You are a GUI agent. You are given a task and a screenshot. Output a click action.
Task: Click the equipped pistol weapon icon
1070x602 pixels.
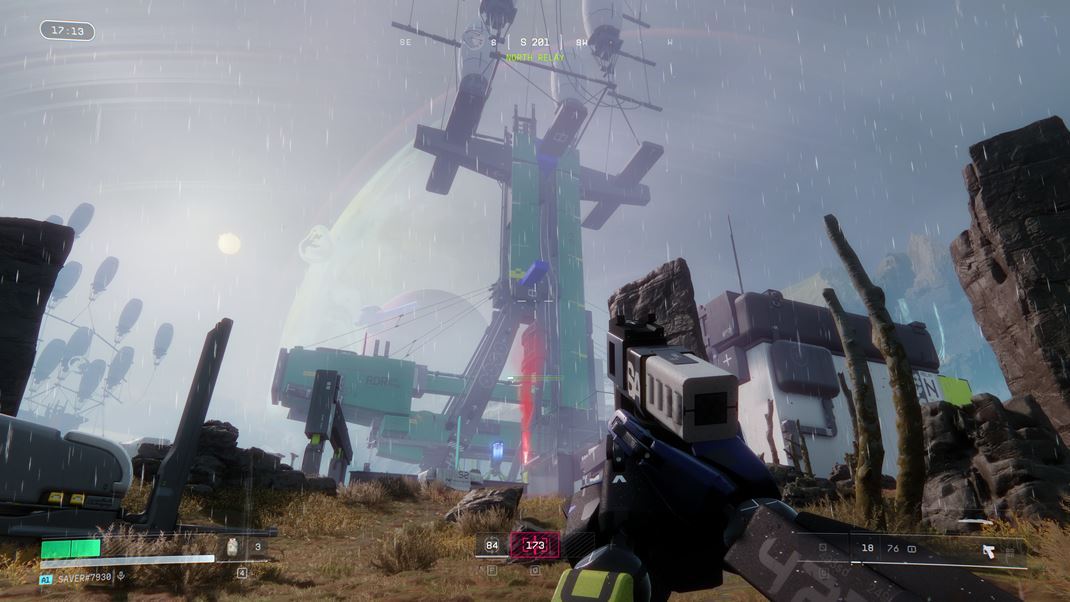click(x=988, y=550)
